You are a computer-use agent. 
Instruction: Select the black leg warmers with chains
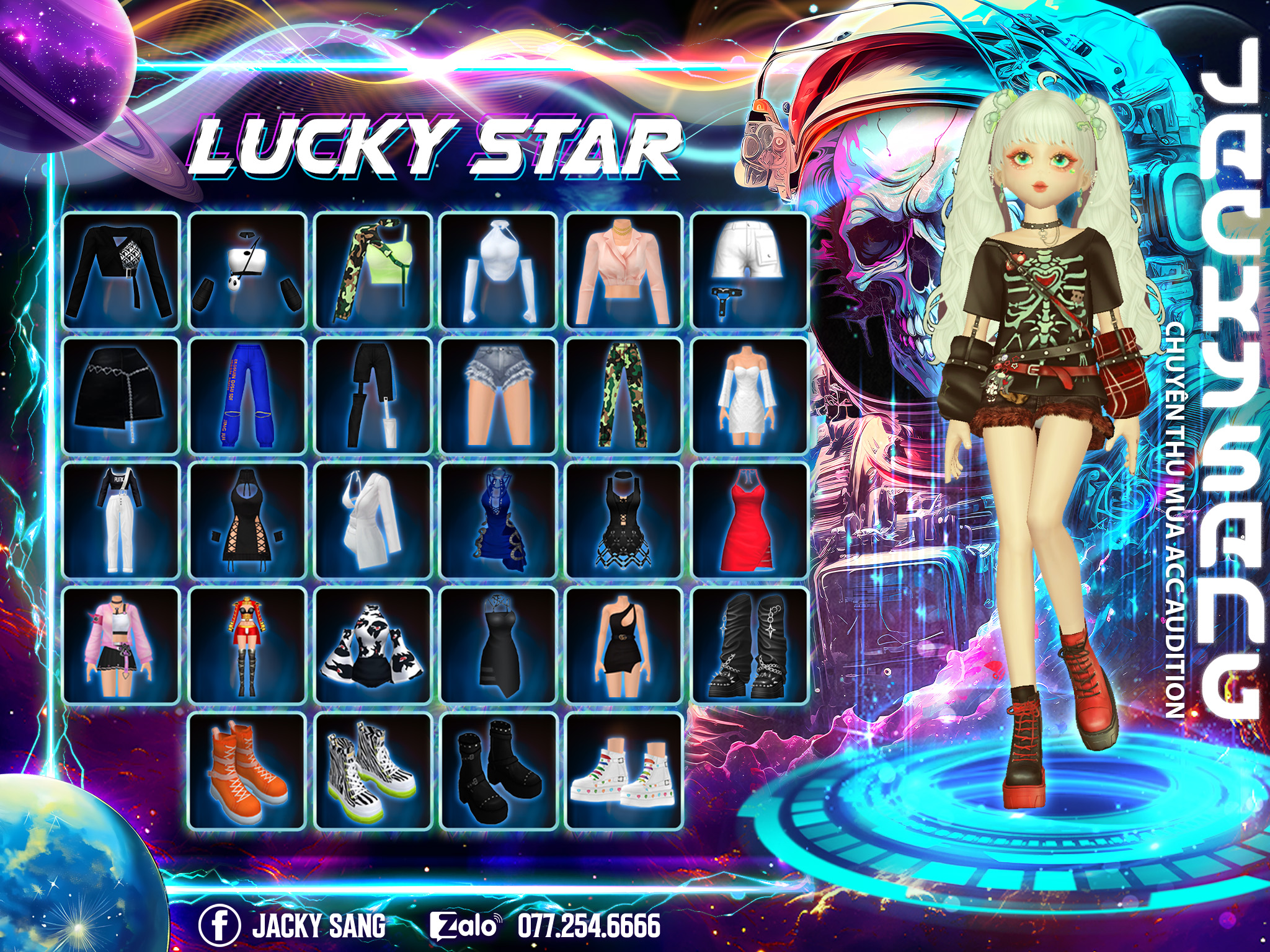(x=750, y=645)
